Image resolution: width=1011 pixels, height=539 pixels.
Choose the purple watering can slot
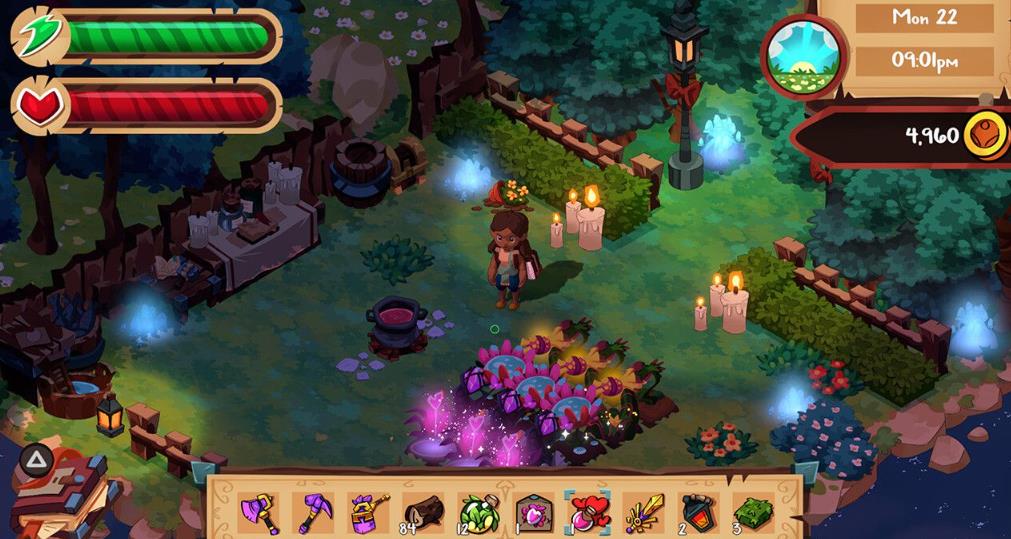tap(367, 512)
